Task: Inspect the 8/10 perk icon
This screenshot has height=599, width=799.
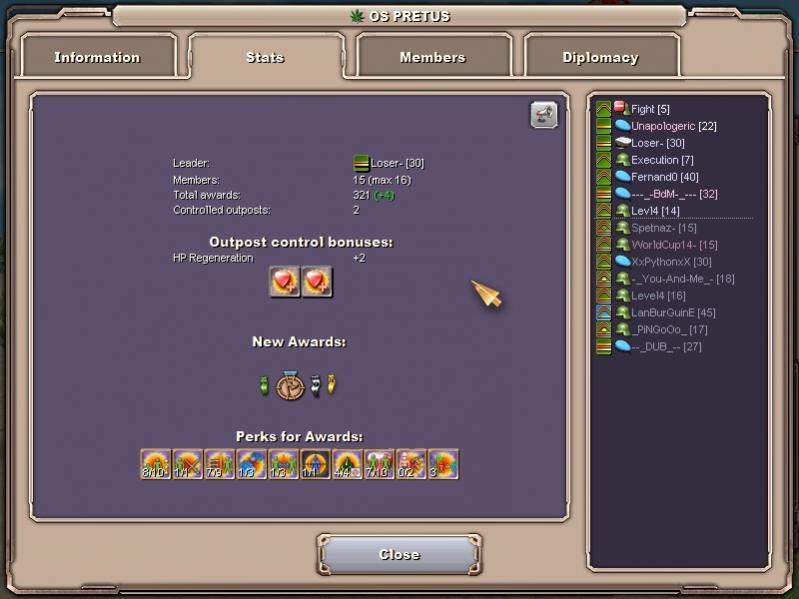Action: point(155,464)
